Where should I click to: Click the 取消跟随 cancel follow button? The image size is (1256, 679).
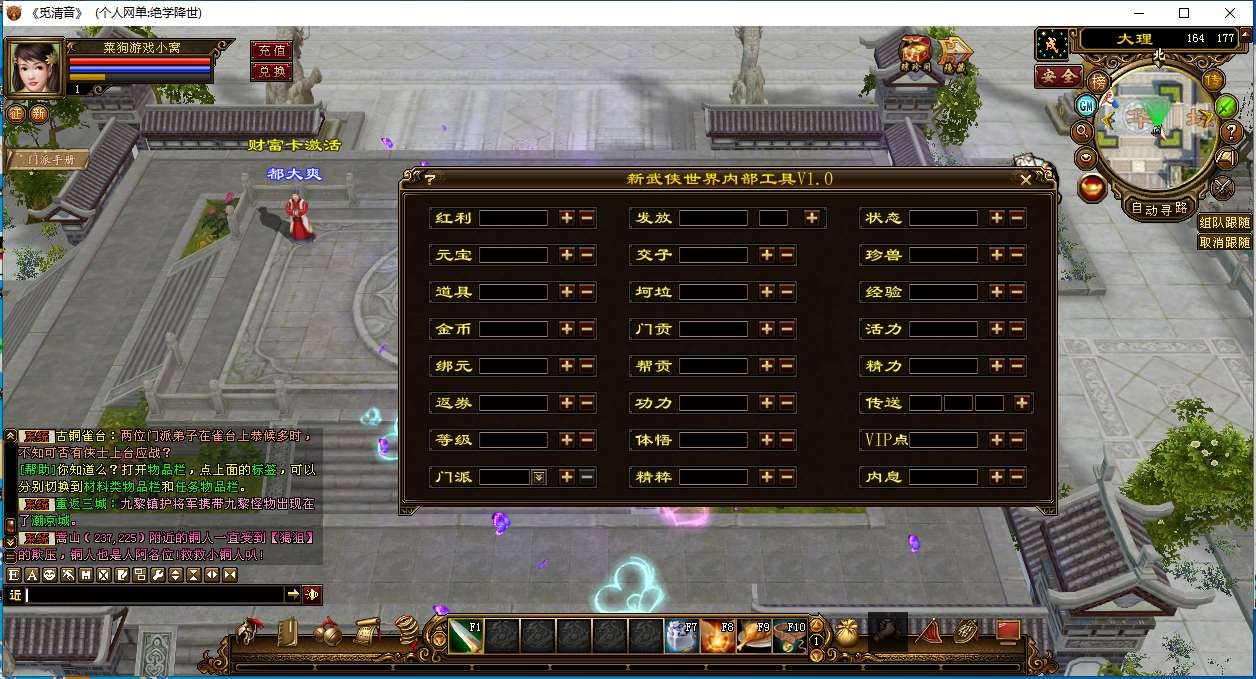pyautogui.click(x=1225, y=242)
